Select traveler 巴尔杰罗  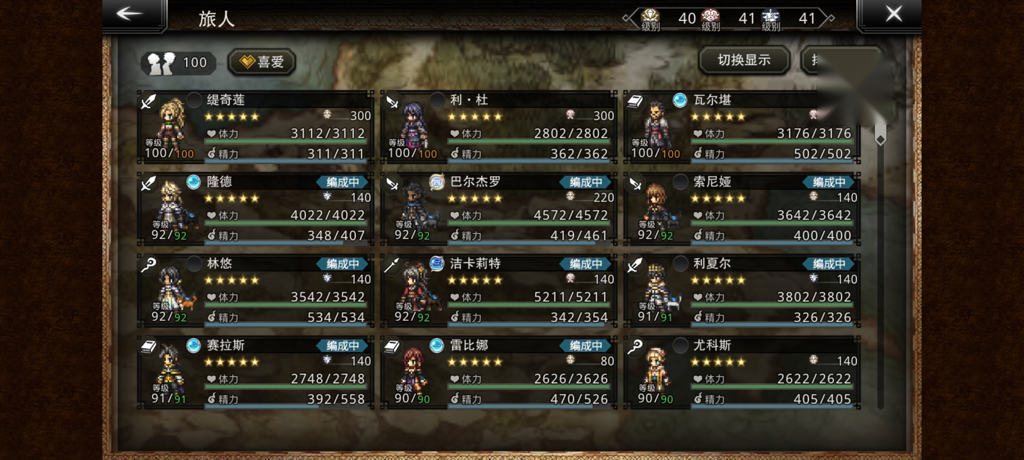[x=499, y=208]
